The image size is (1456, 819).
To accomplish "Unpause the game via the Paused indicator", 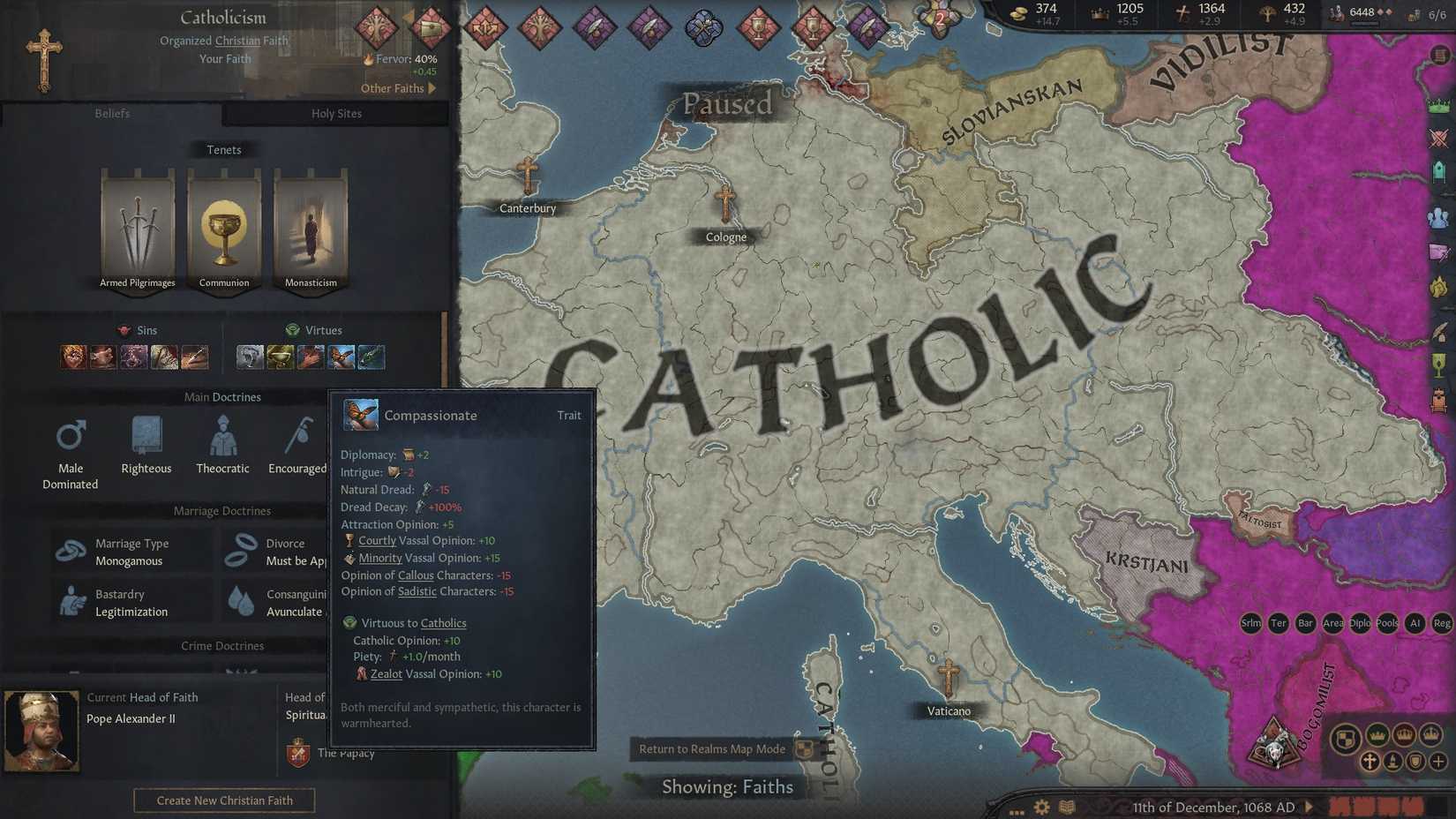I will [726, 105].
